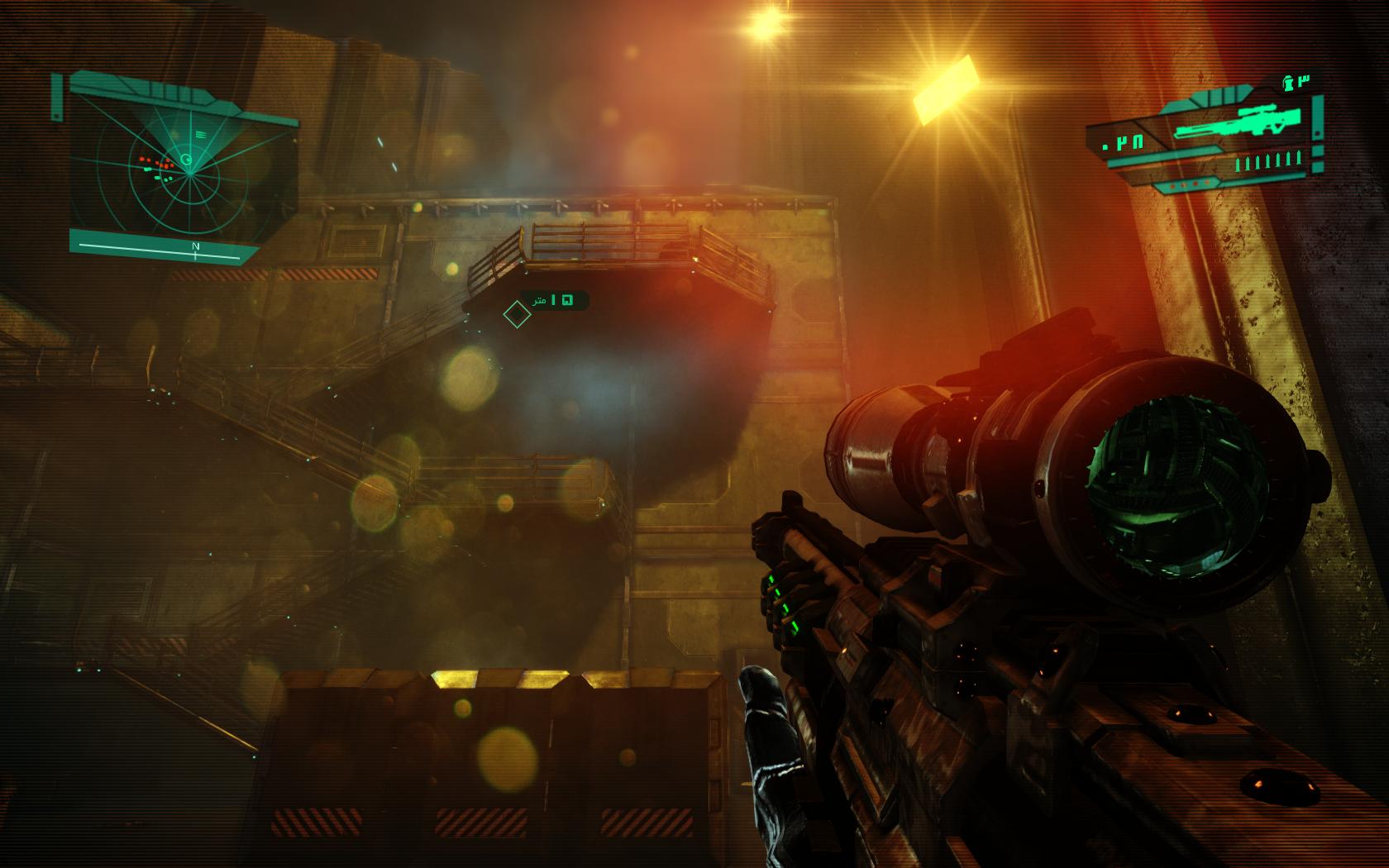Click the diamond objective waypoint marker

[x=516, y=314]
